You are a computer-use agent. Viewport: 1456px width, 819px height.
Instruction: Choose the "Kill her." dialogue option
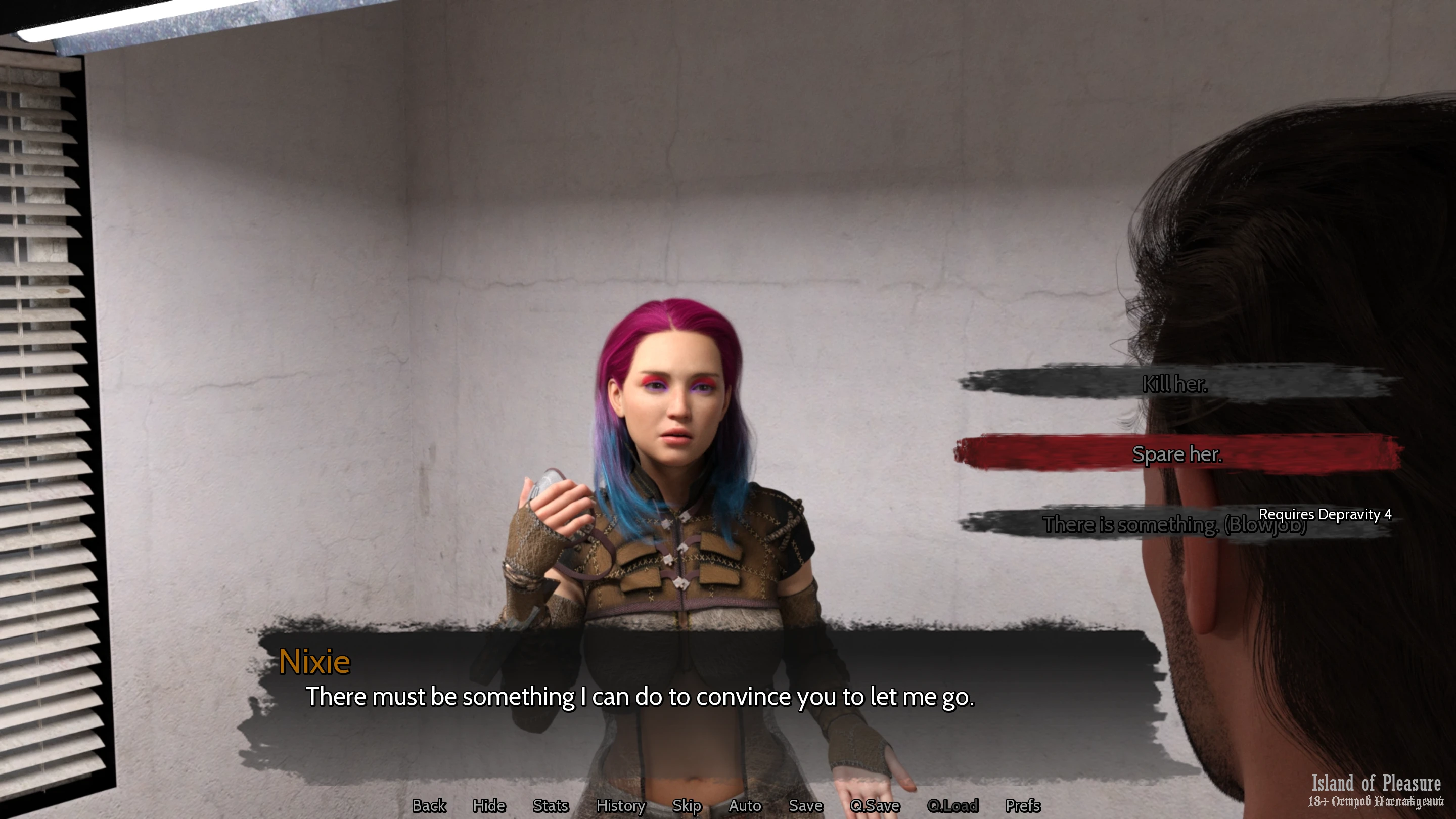(x=1175, y=384)
